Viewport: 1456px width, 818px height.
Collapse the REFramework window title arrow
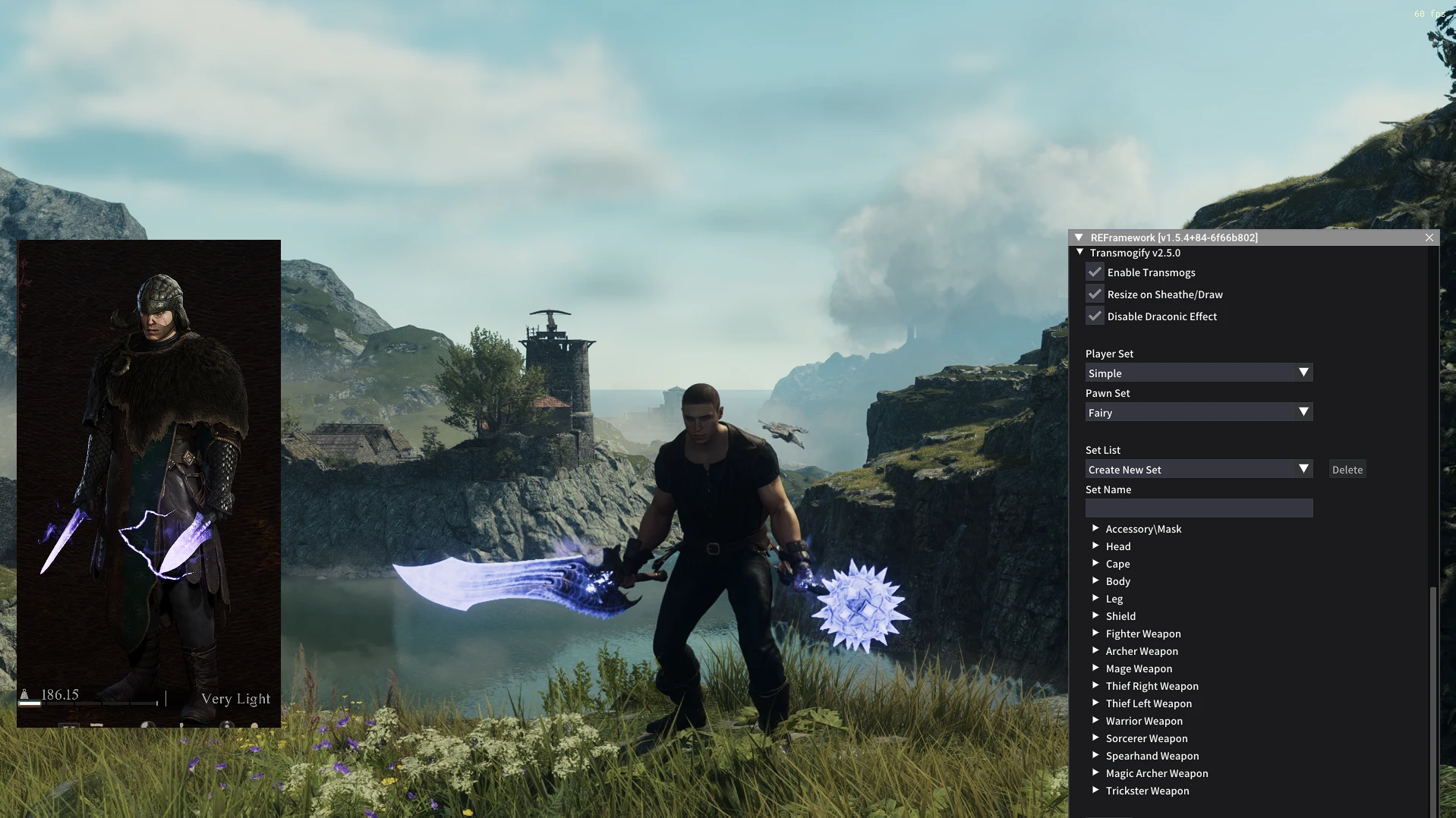pos(1079,238)
